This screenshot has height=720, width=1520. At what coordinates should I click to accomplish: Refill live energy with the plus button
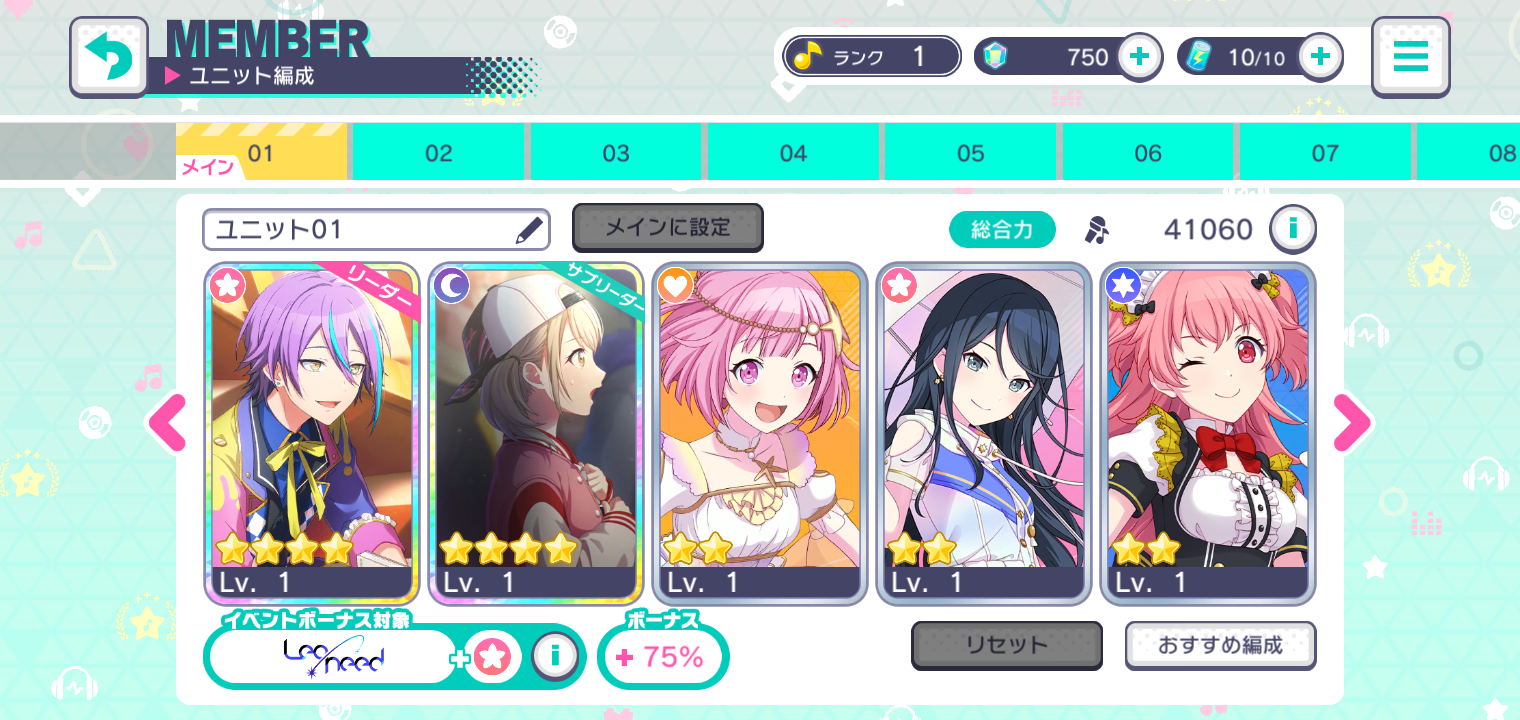(1320, 57)
